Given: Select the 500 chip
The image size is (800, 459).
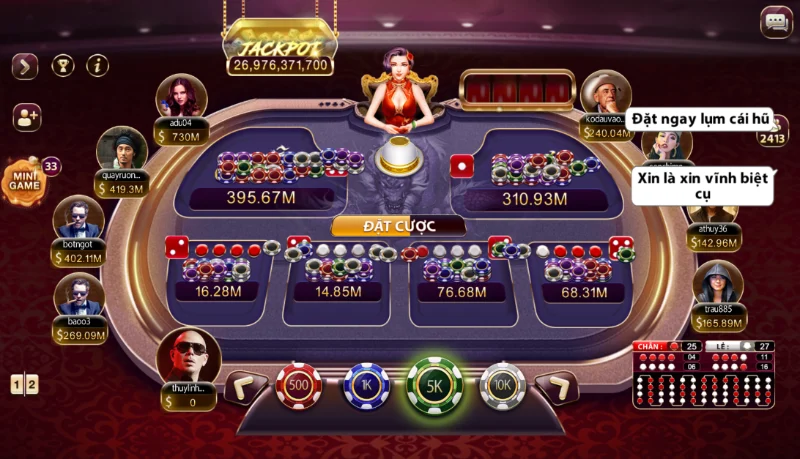Looking at the screenshot, I should pyautogui.click(x=298, y=385).
